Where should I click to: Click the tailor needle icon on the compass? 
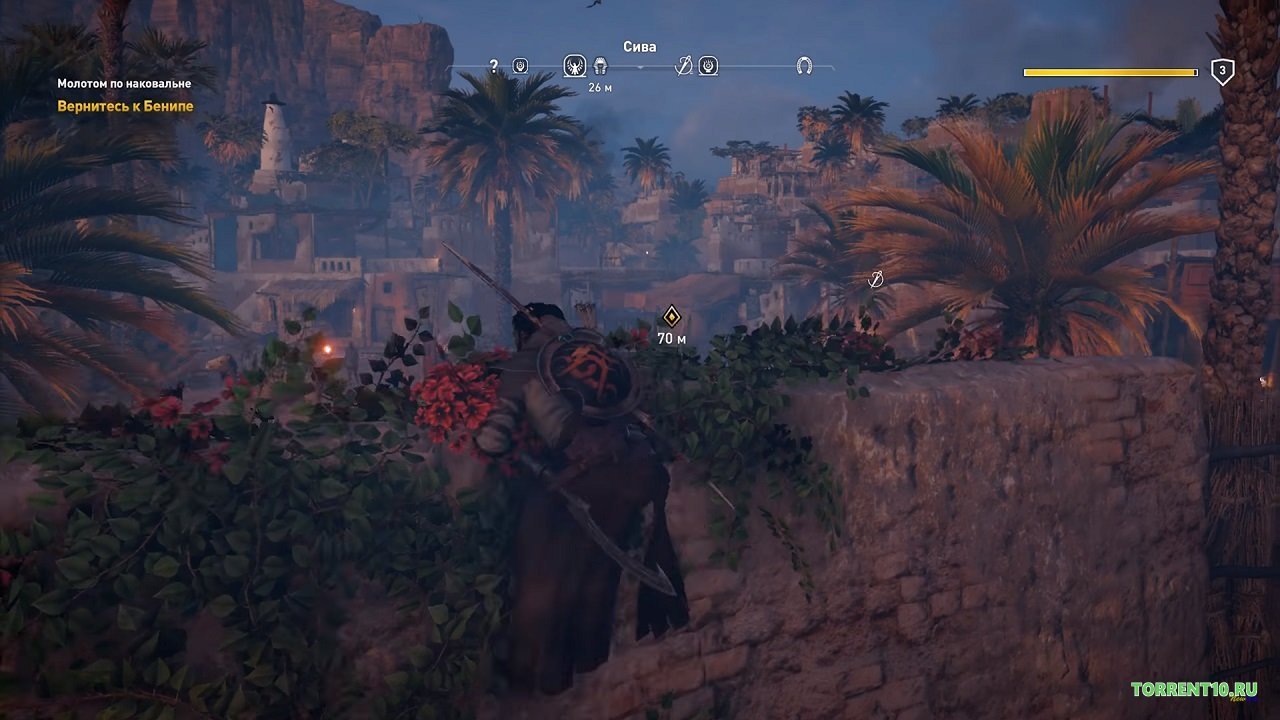click(x=682, y=65)
